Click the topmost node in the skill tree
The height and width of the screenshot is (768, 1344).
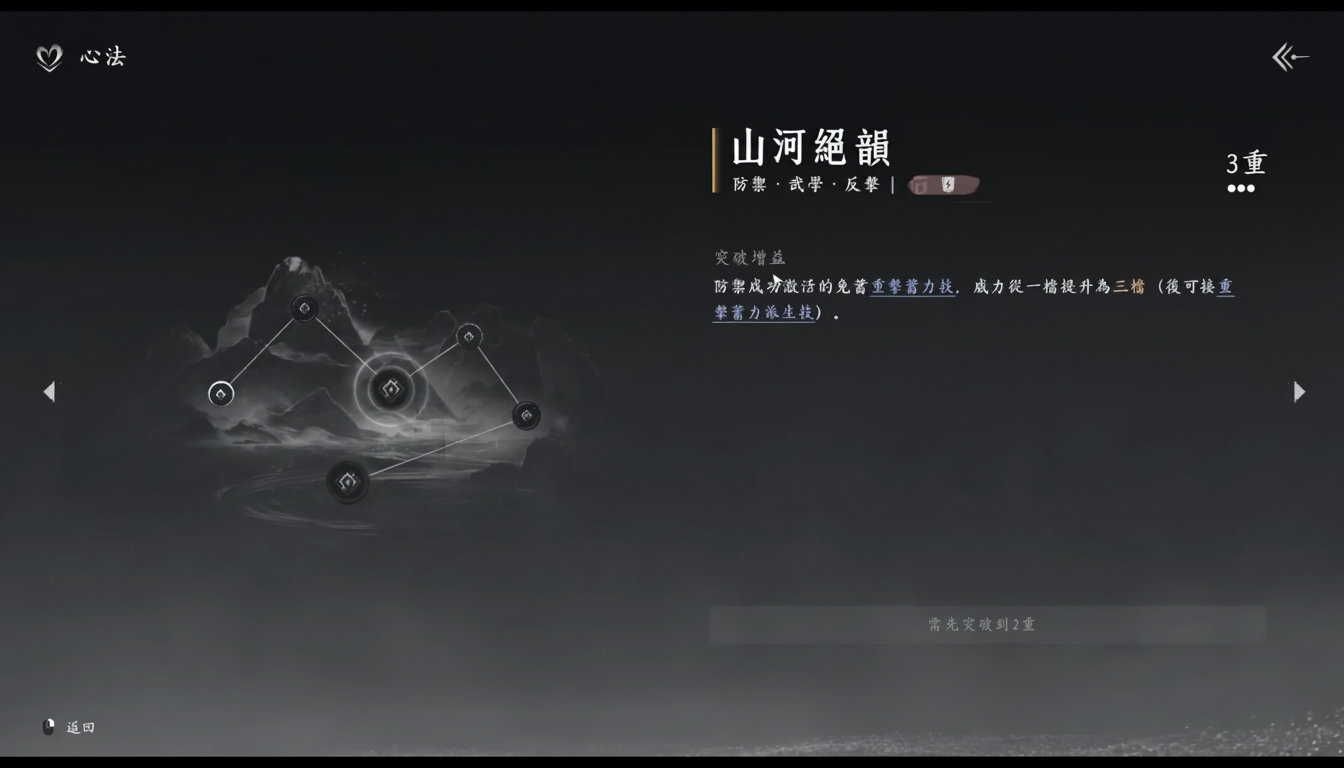point(303,309)
